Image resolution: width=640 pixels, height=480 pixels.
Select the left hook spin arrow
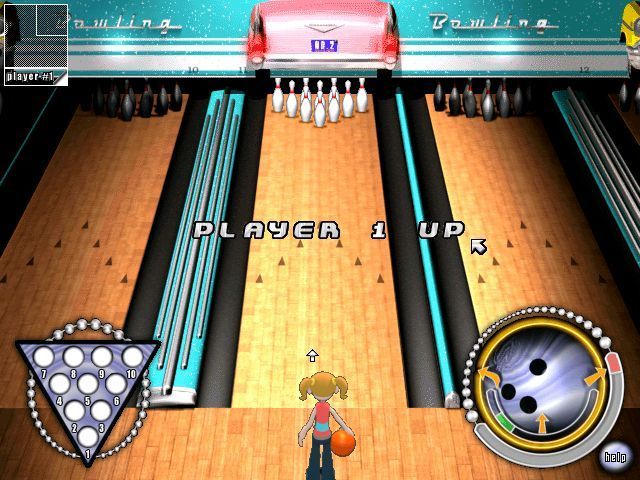click(x=492, y=377)
